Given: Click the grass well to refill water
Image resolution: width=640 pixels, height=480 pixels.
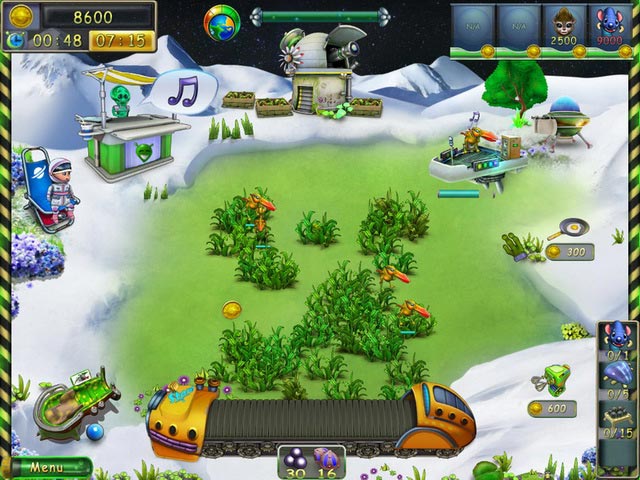Looking at the screenshot, I should tap(71, 399).
